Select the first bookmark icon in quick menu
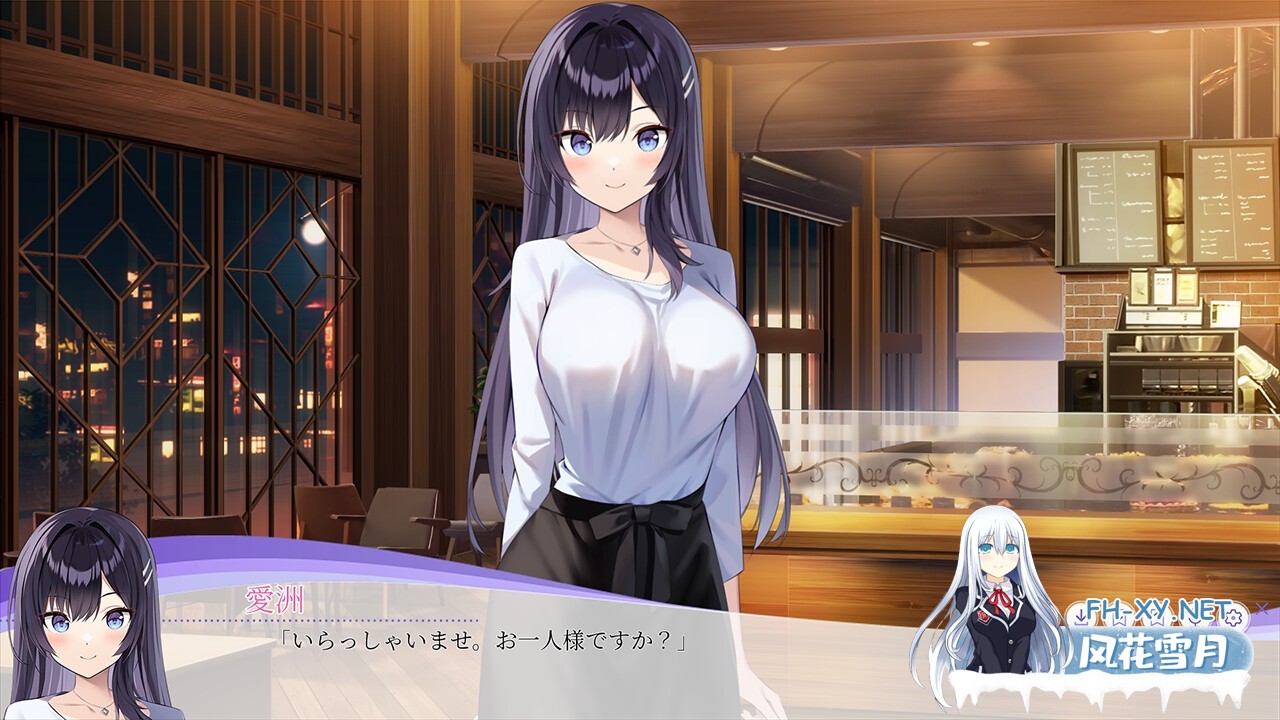The image size is (1280, 720). tap(1121, 621)
